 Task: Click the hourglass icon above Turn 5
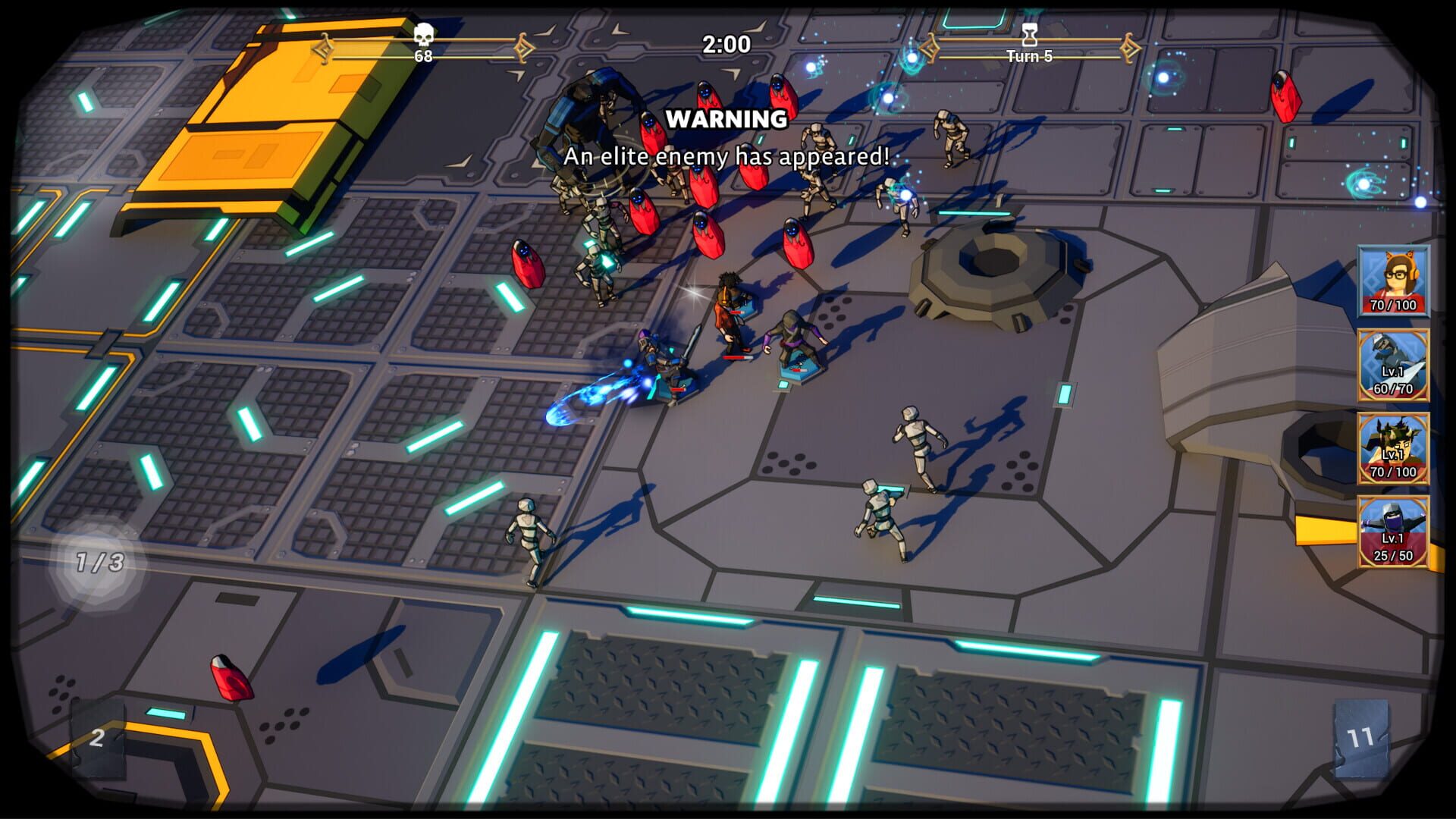[x=1030, y=34]
